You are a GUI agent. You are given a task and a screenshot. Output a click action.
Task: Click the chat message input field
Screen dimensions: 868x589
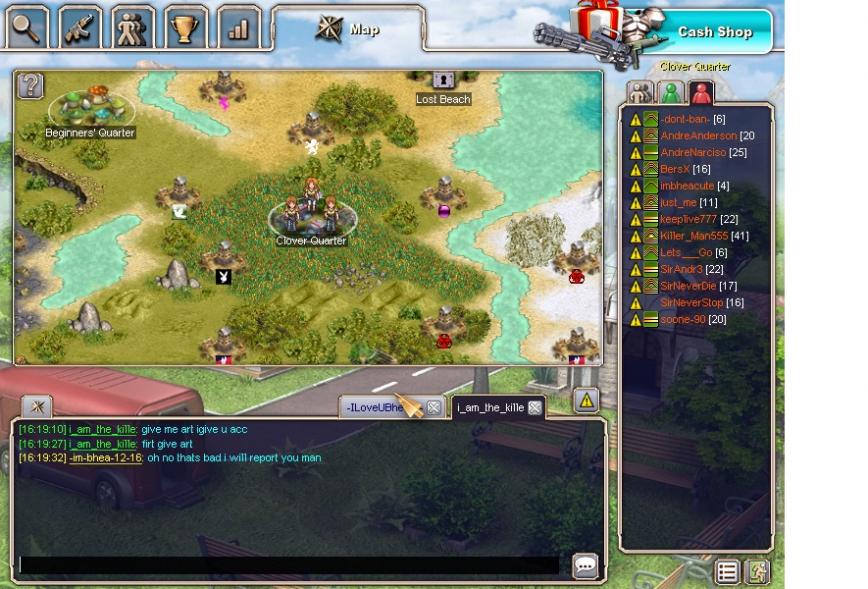point(290,565)
